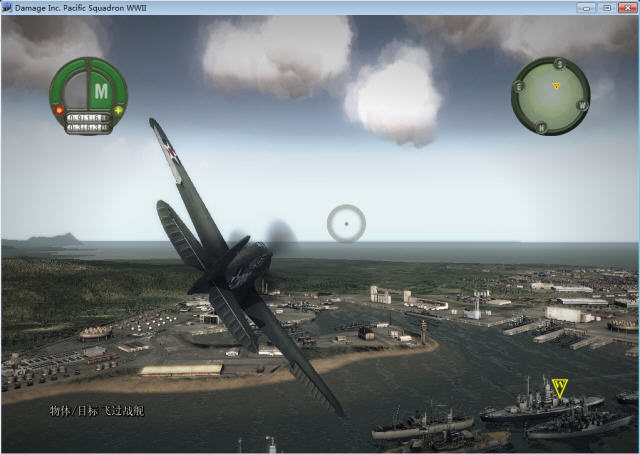Click the circular radar minimap
This screenshot has width=640, height=454.
click(550, 95)
